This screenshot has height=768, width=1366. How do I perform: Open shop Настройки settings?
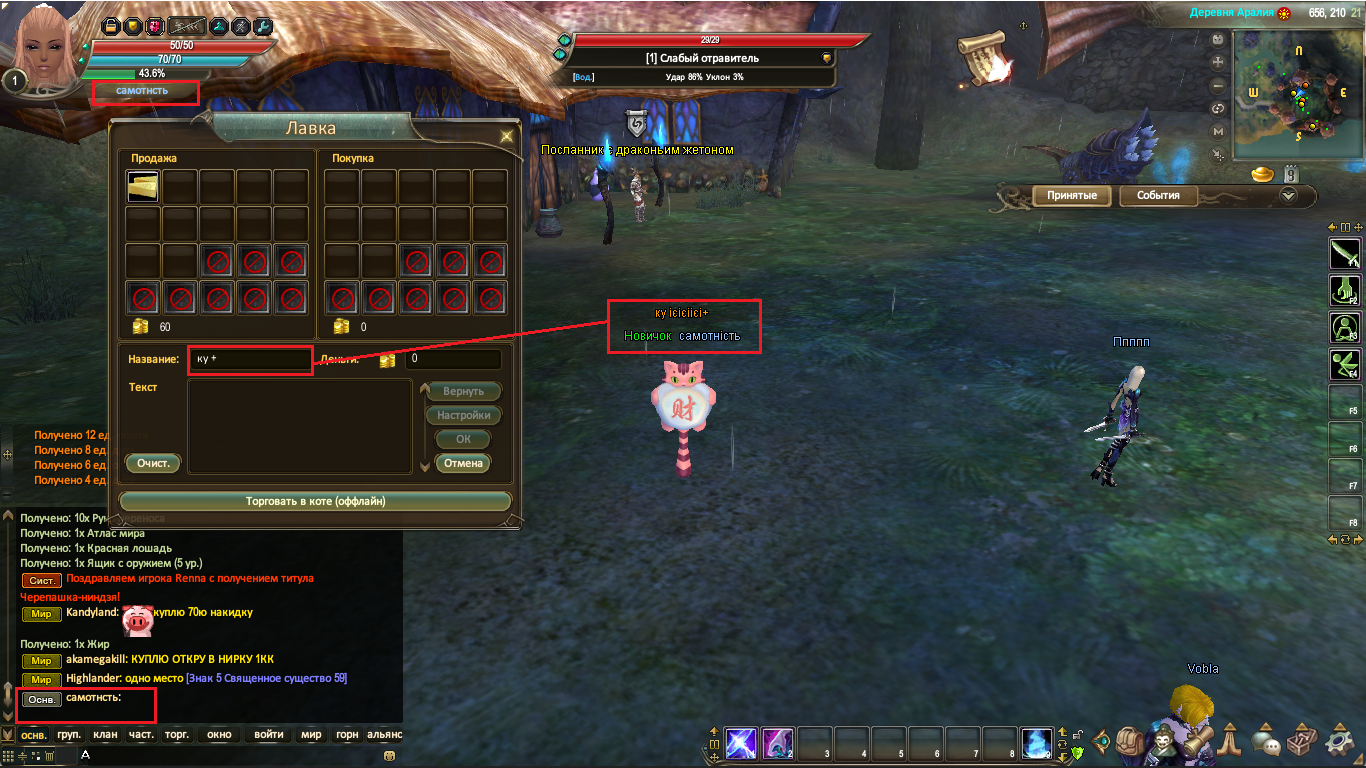point(463,415)
